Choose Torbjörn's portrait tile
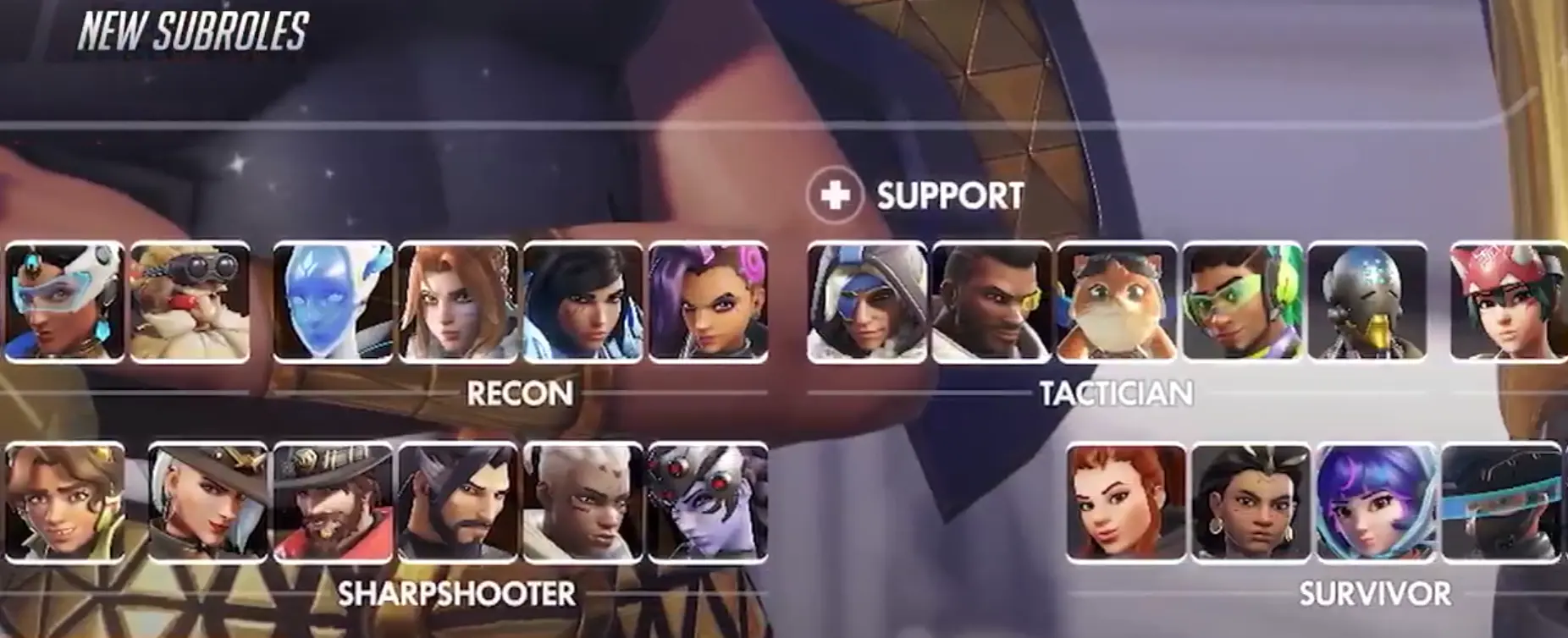 (190, 302)
